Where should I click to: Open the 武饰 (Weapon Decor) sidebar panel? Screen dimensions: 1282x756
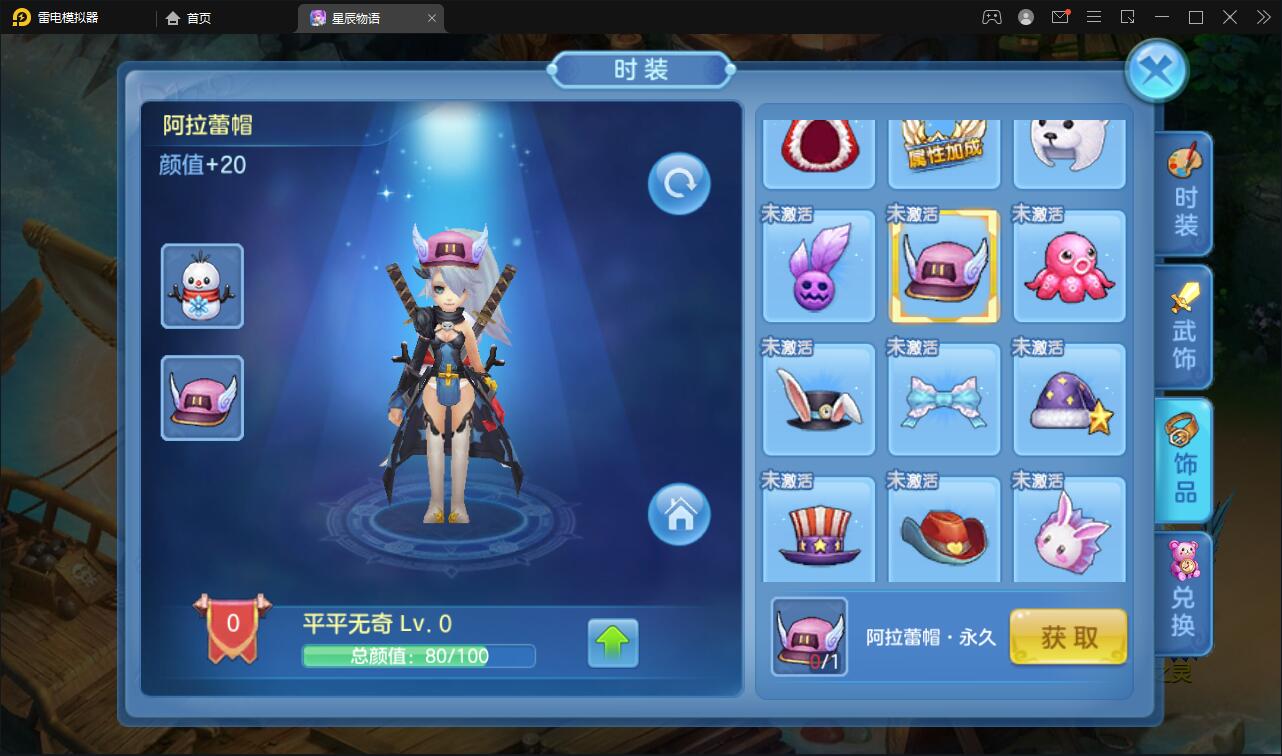[1183, 327]
